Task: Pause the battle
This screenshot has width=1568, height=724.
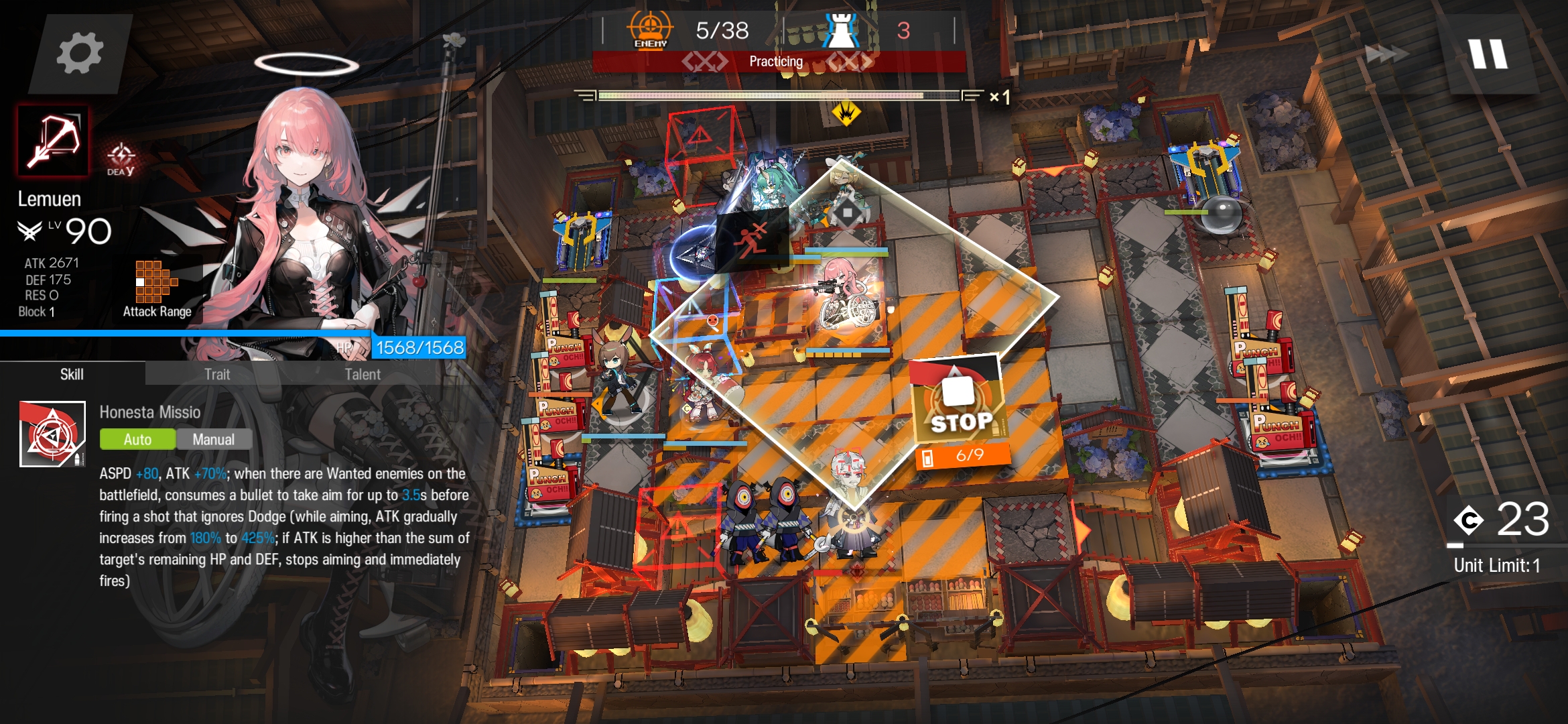Action: click(x=1488, y=54)
